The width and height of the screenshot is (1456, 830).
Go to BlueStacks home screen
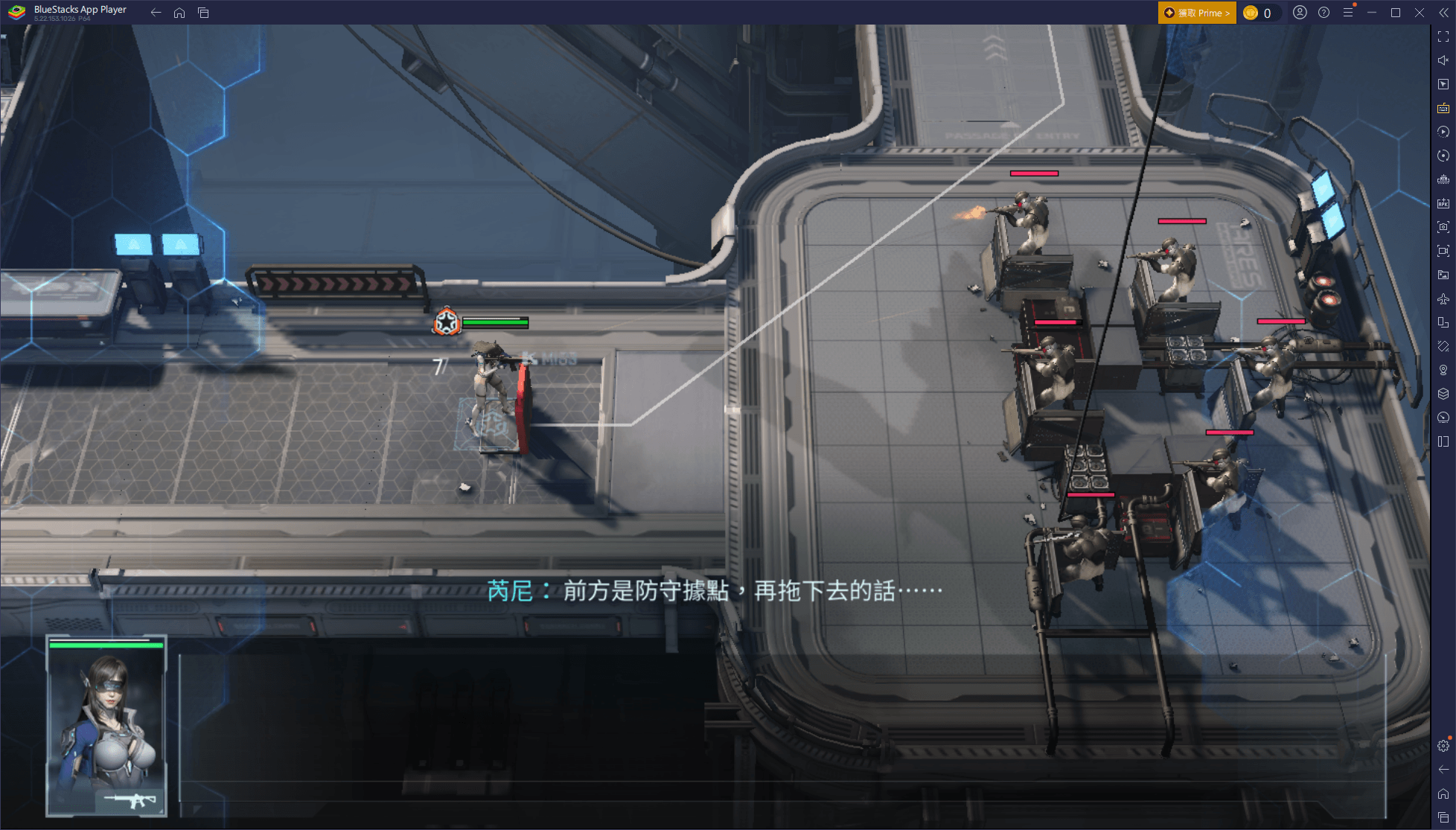(x=179, y=13)
